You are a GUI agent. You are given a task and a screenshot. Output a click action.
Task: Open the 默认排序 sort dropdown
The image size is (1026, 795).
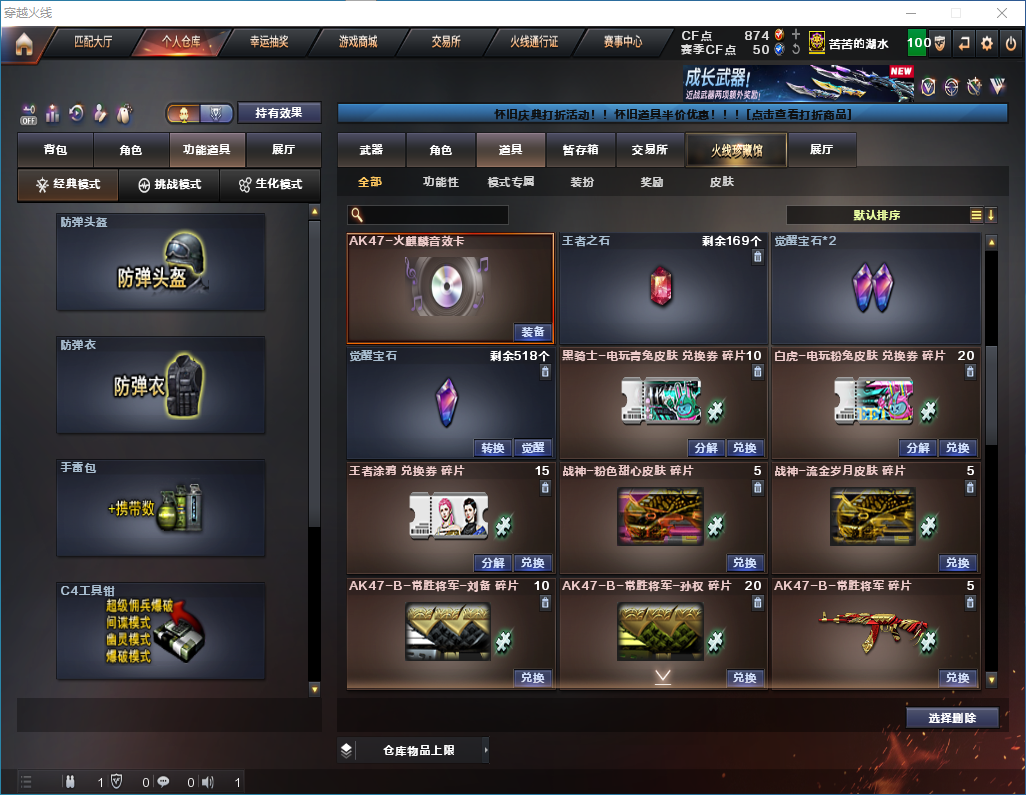(875, 215)
